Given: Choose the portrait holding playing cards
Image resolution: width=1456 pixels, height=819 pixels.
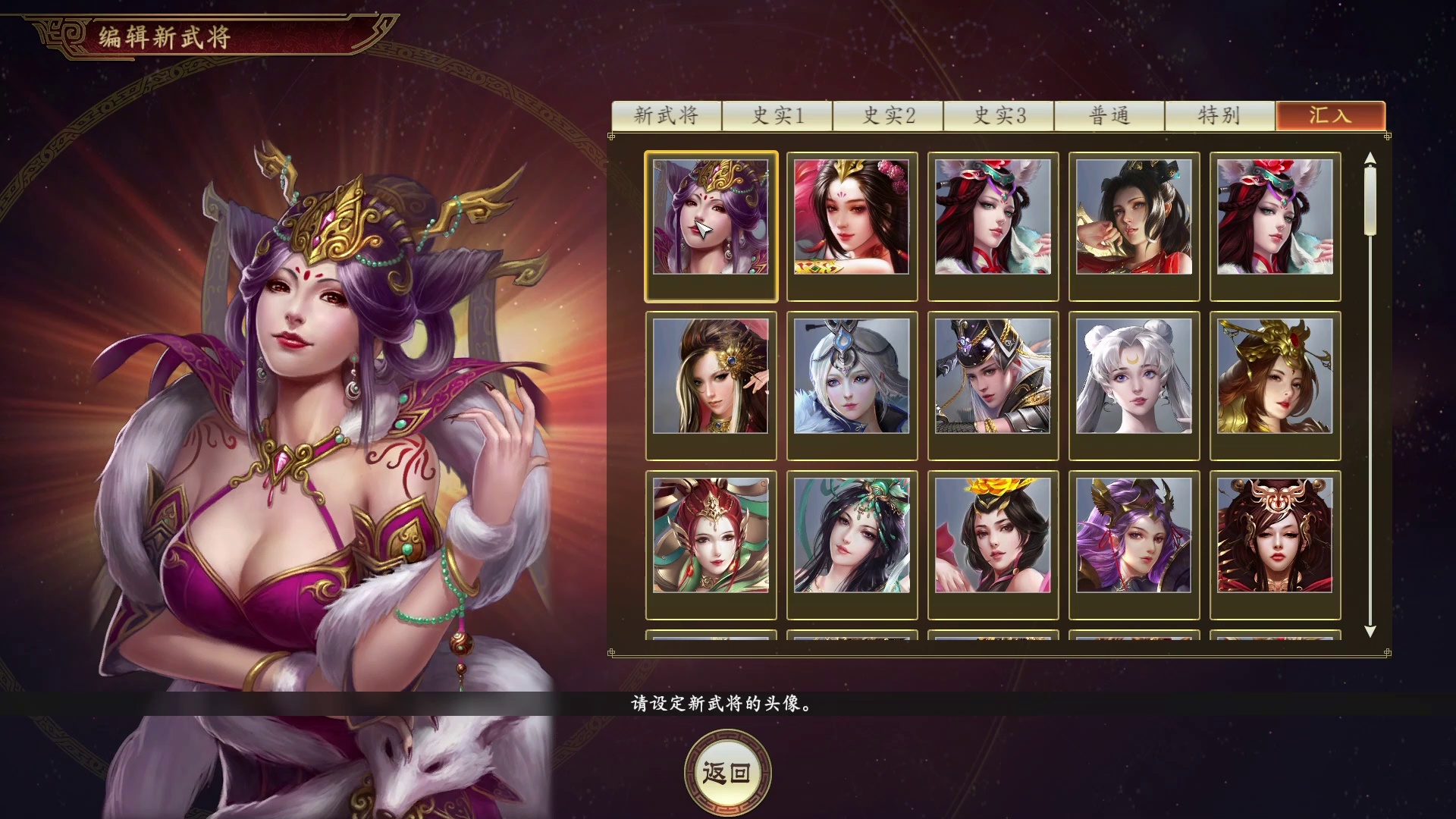Looking at the screenshot, I should click(x=852, y=223).
